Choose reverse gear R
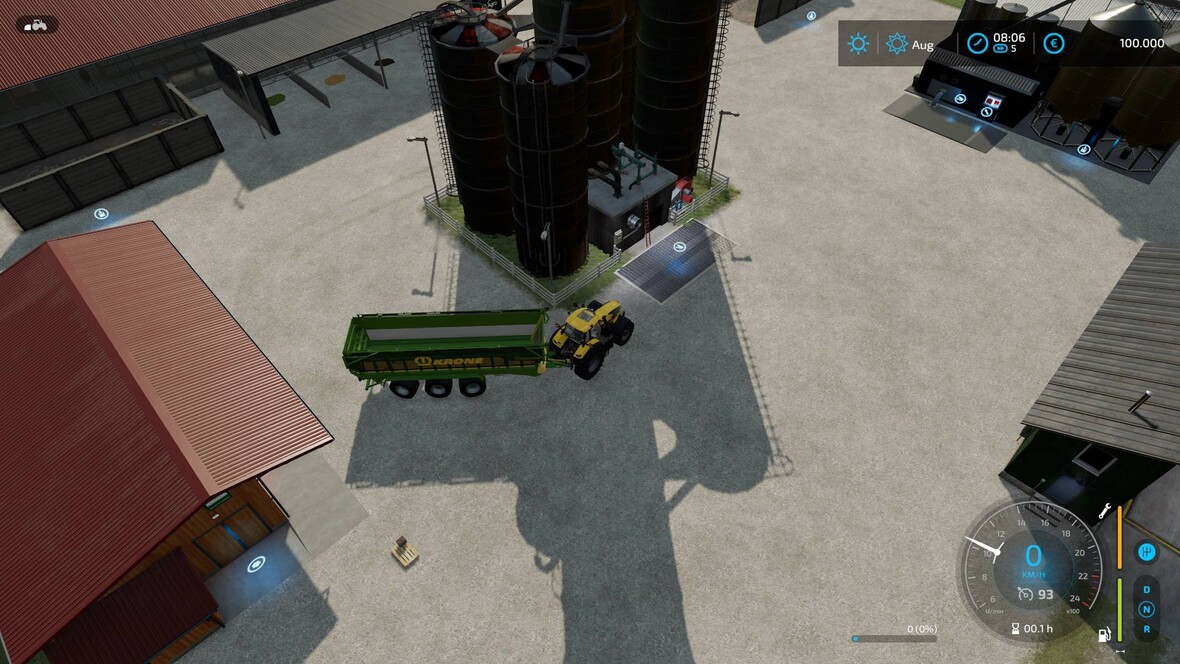Screen dimensions: 1180x664 pos(1146,629)
